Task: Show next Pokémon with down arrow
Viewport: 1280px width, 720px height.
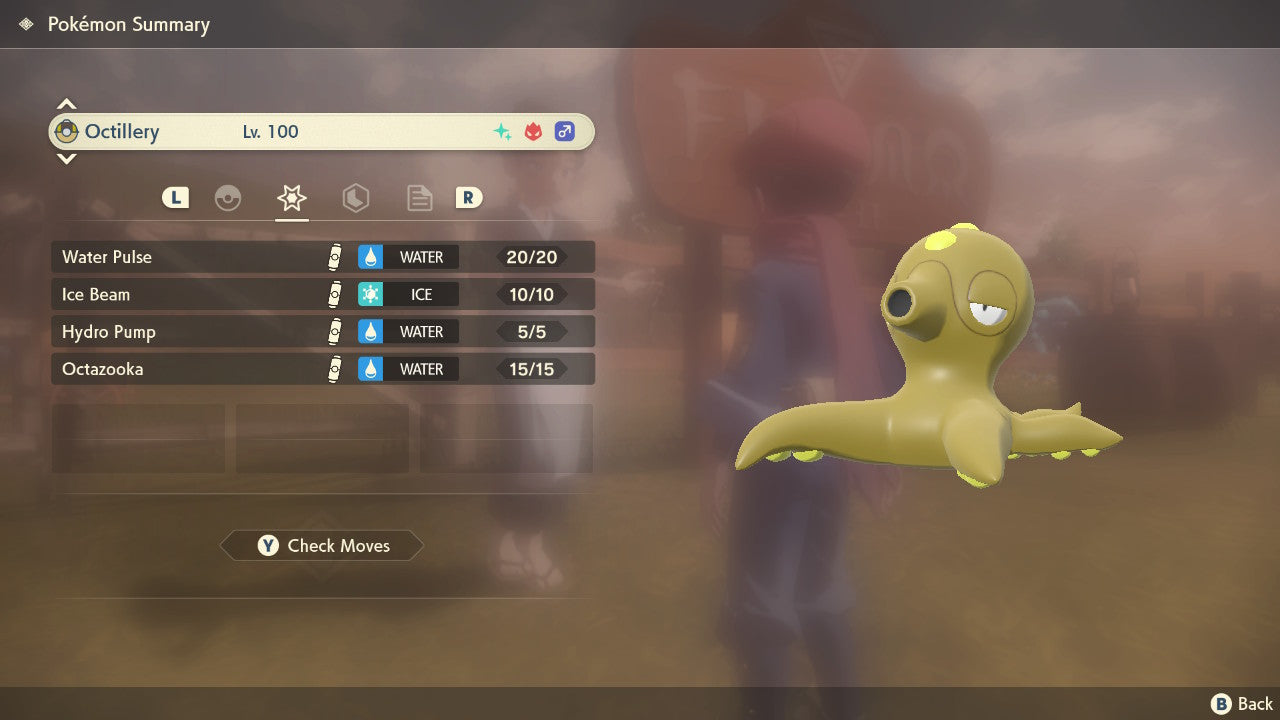Action: (66, 158)
